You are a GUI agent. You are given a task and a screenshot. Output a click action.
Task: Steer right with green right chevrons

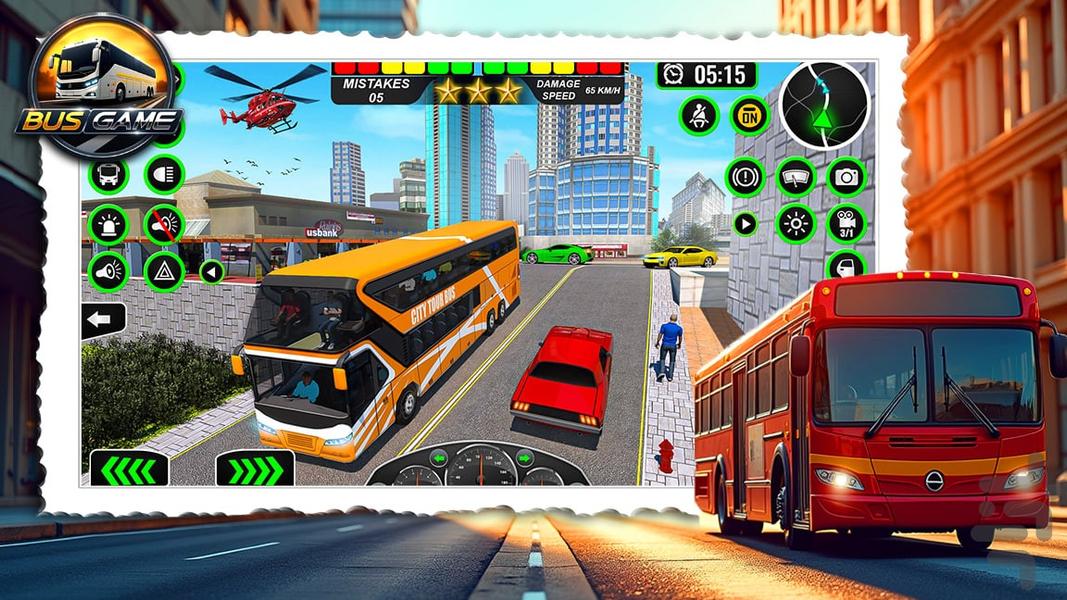(x=255, y=468)
